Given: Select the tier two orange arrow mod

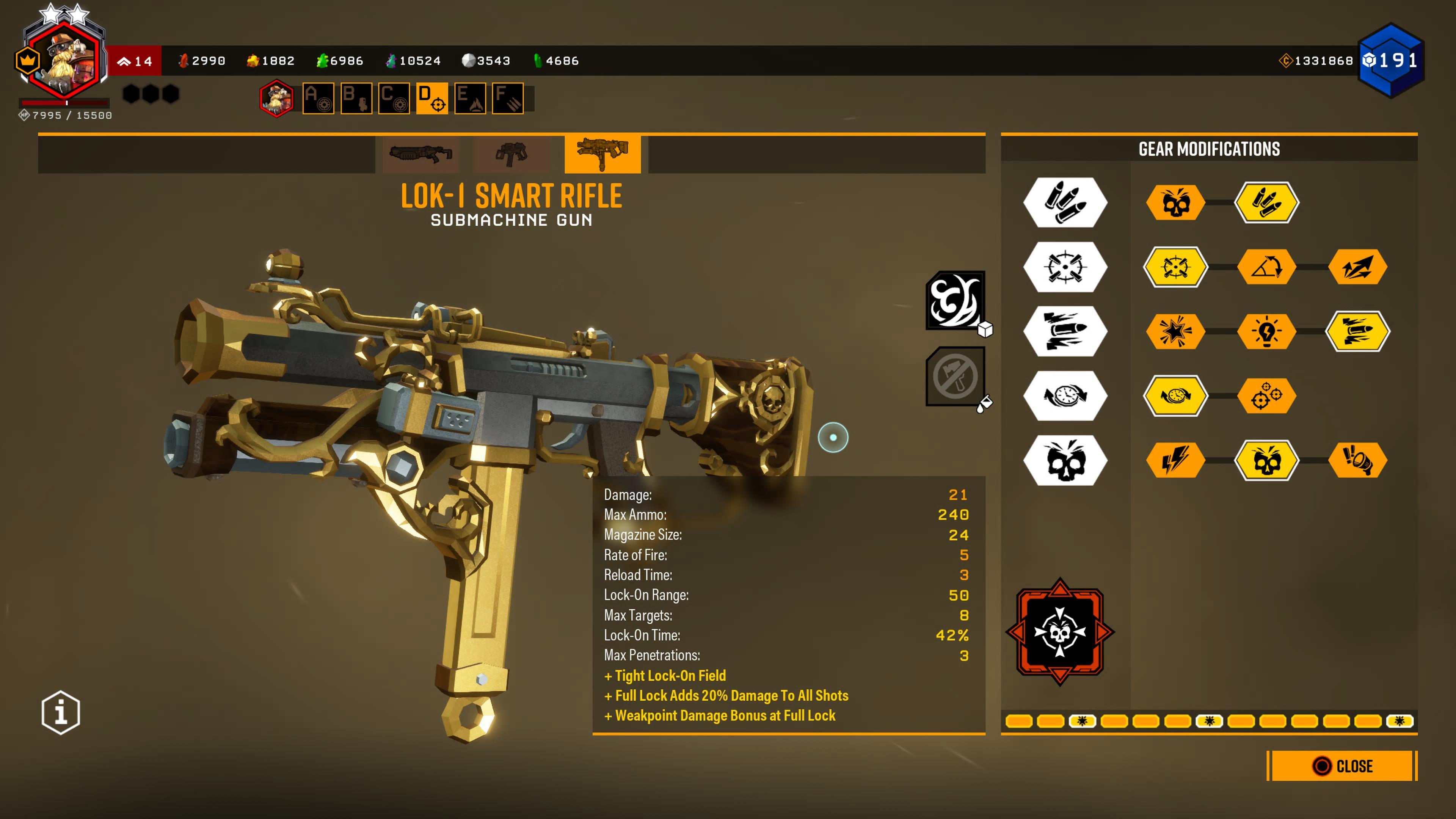Looking at the screenshot, I should click(x=1357, y=267).
